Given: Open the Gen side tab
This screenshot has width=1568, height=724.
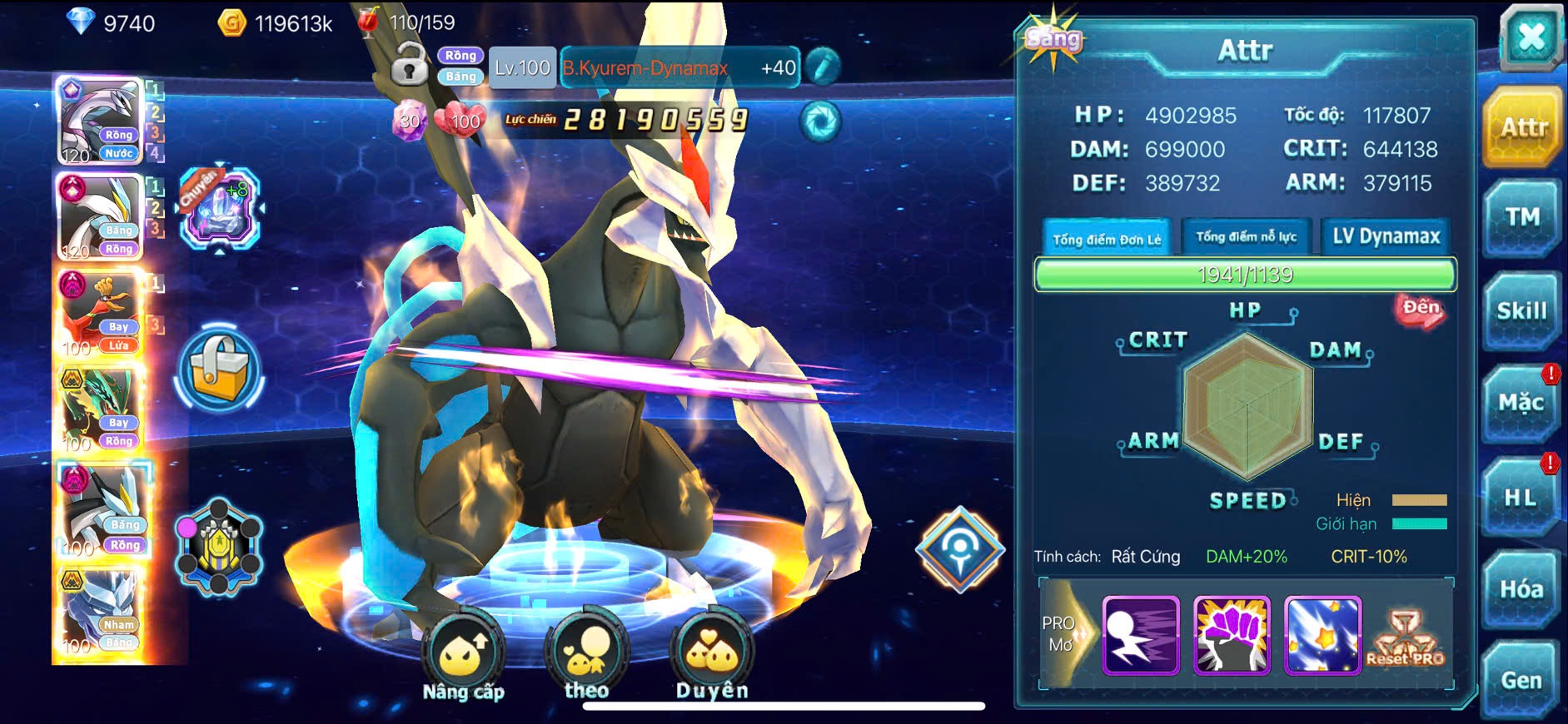Looking at the screenshot, I should [1521, 681].
